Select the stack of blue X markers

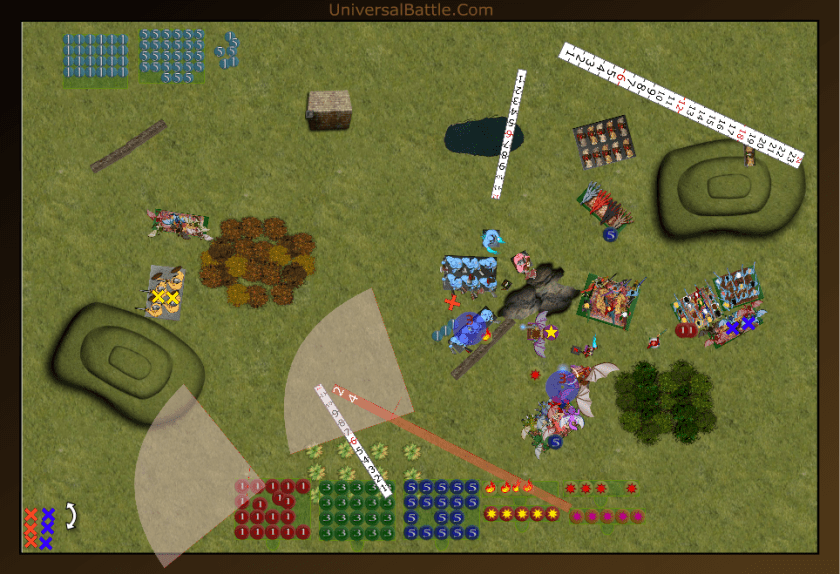point(47,528)
